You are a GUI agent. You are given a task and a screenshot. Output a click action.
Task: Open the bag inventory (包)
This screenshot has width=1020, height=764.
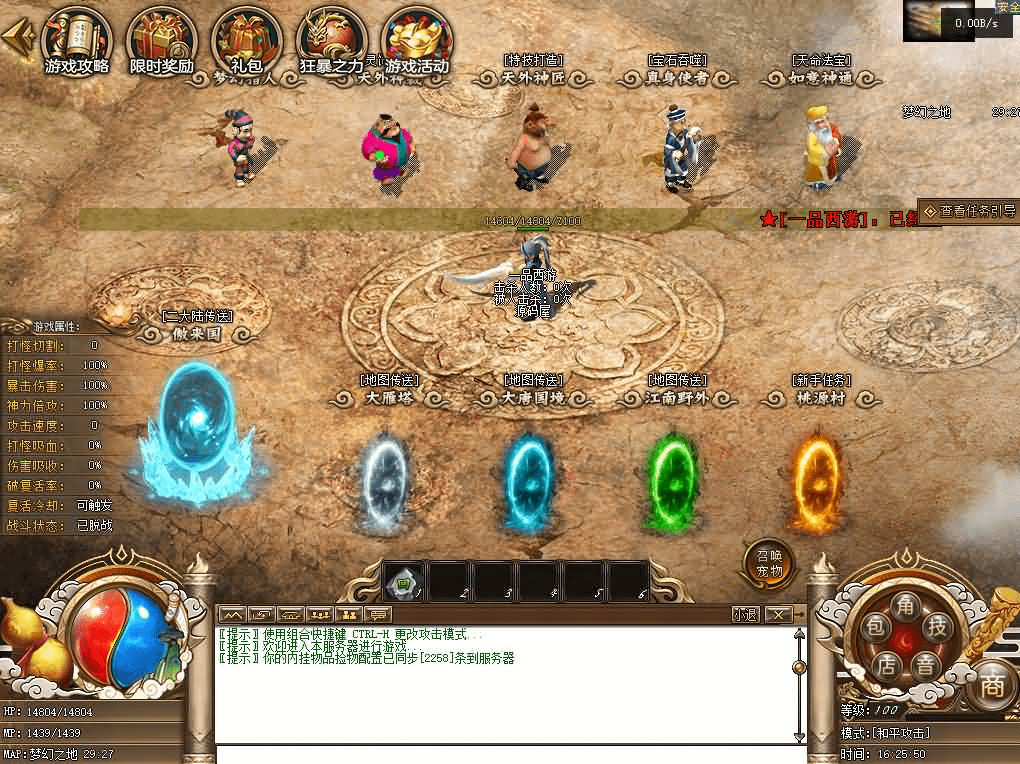tap(875, 628)
